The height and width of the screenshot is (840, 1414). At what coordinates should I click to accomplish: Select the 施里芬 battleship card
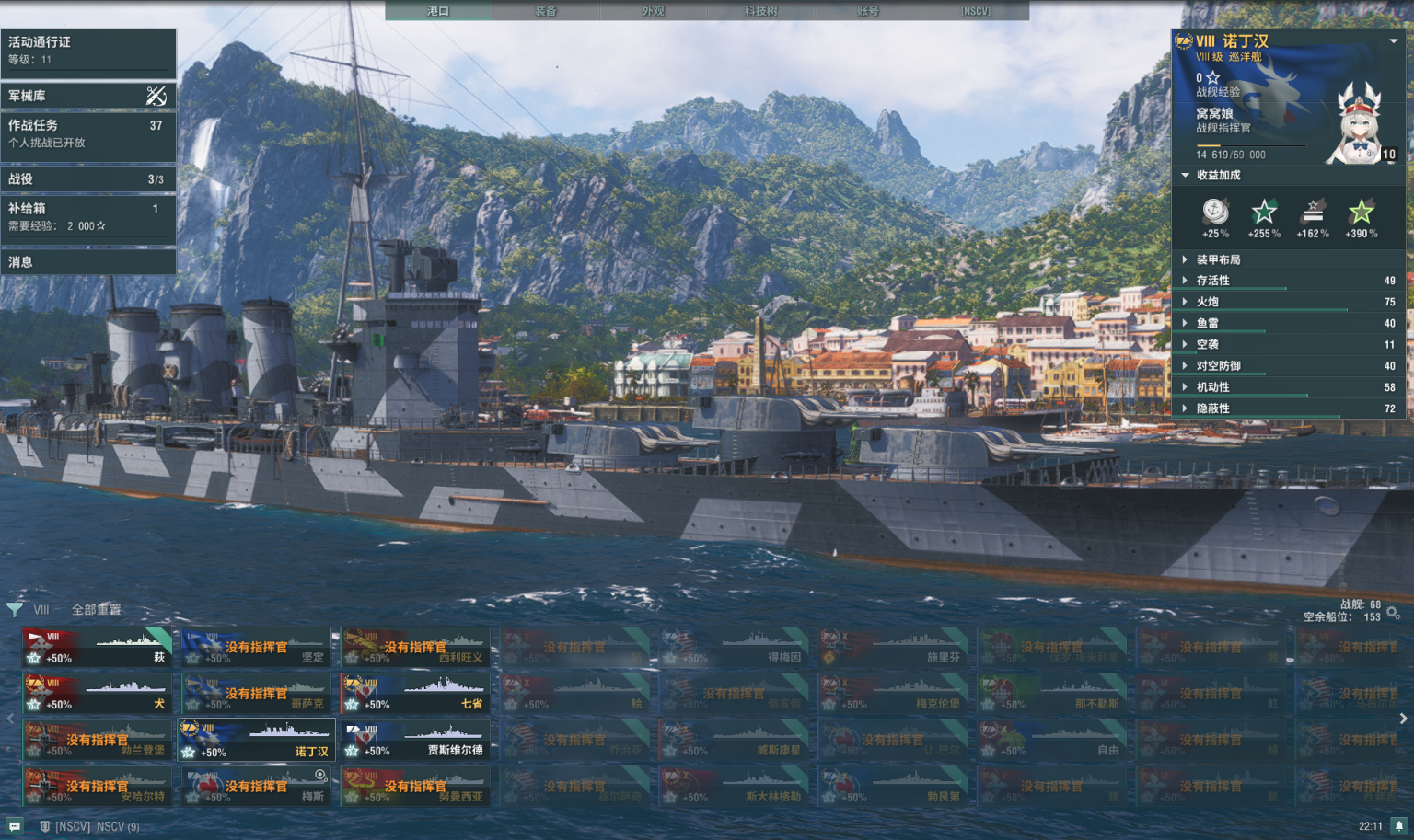click(892, 648)
